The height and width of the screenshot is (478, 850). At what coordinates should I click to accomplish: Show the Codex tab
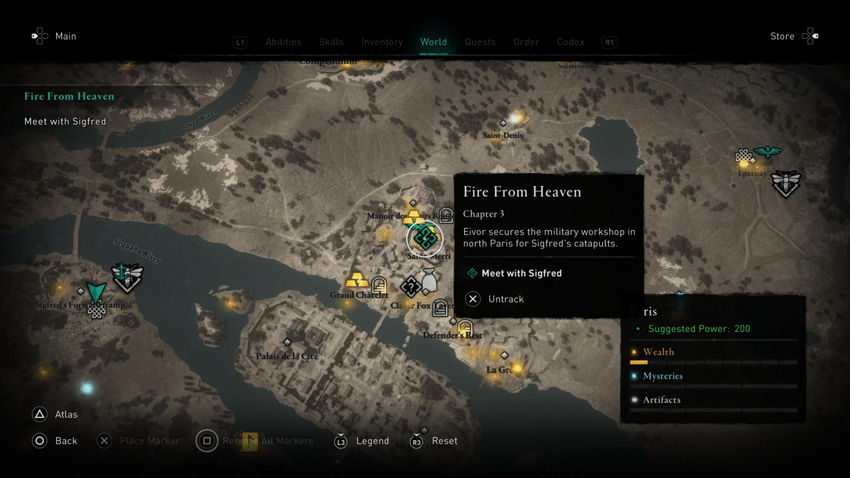click(x=570, y=42)
